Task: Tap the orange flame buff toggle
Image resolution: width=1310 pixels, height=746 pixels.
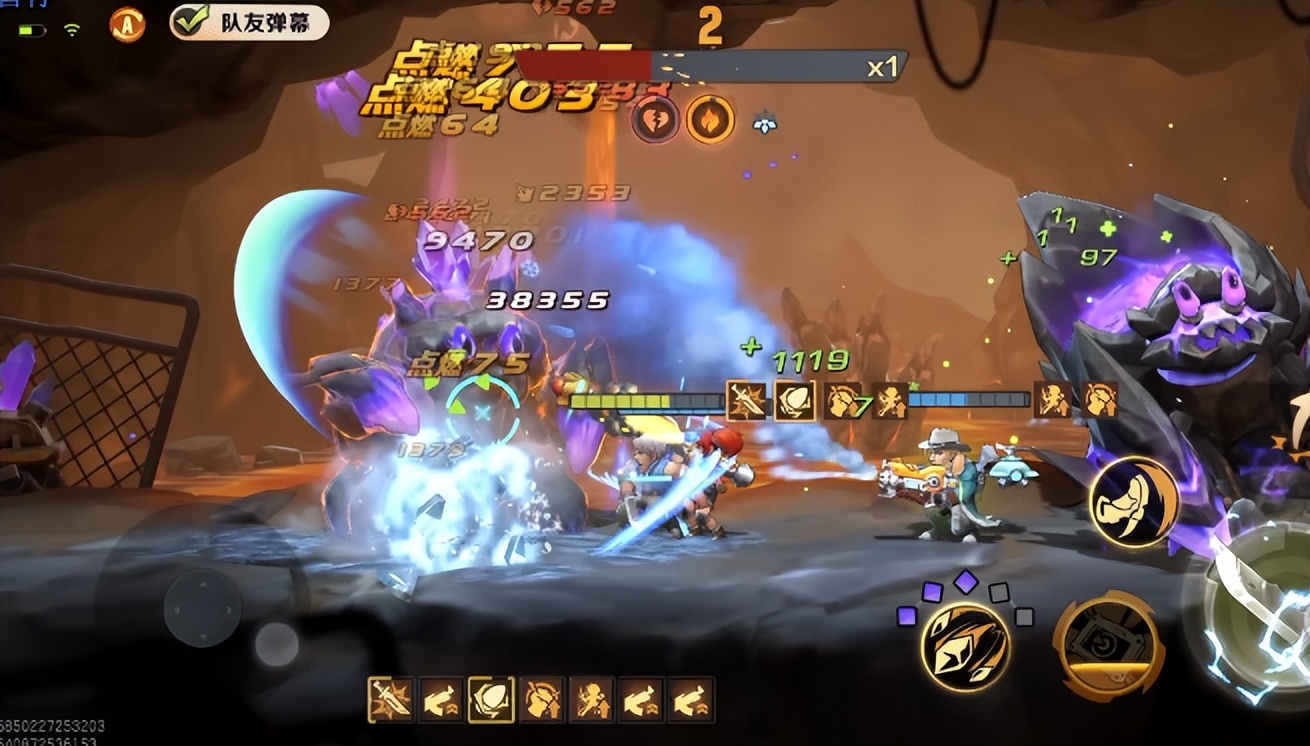Action: [712, 115]
